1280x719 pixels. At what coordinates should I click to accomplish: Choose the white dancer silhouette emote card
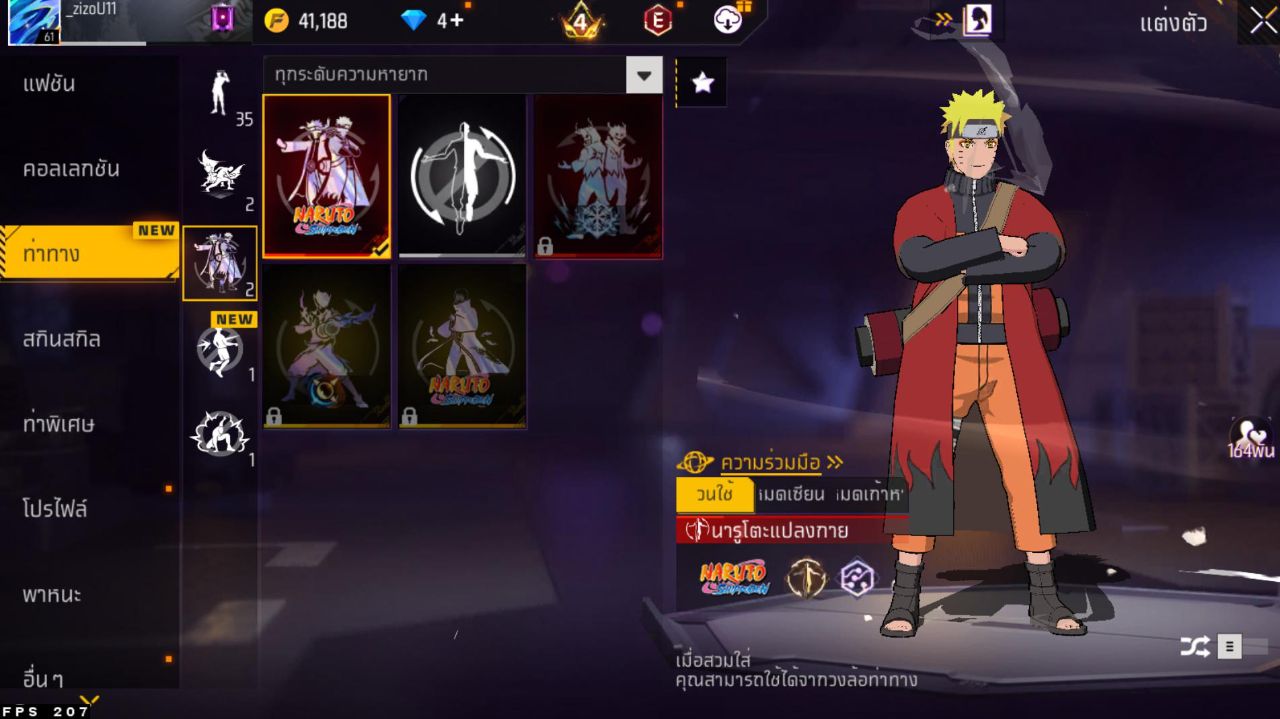(x=462, y=176)
